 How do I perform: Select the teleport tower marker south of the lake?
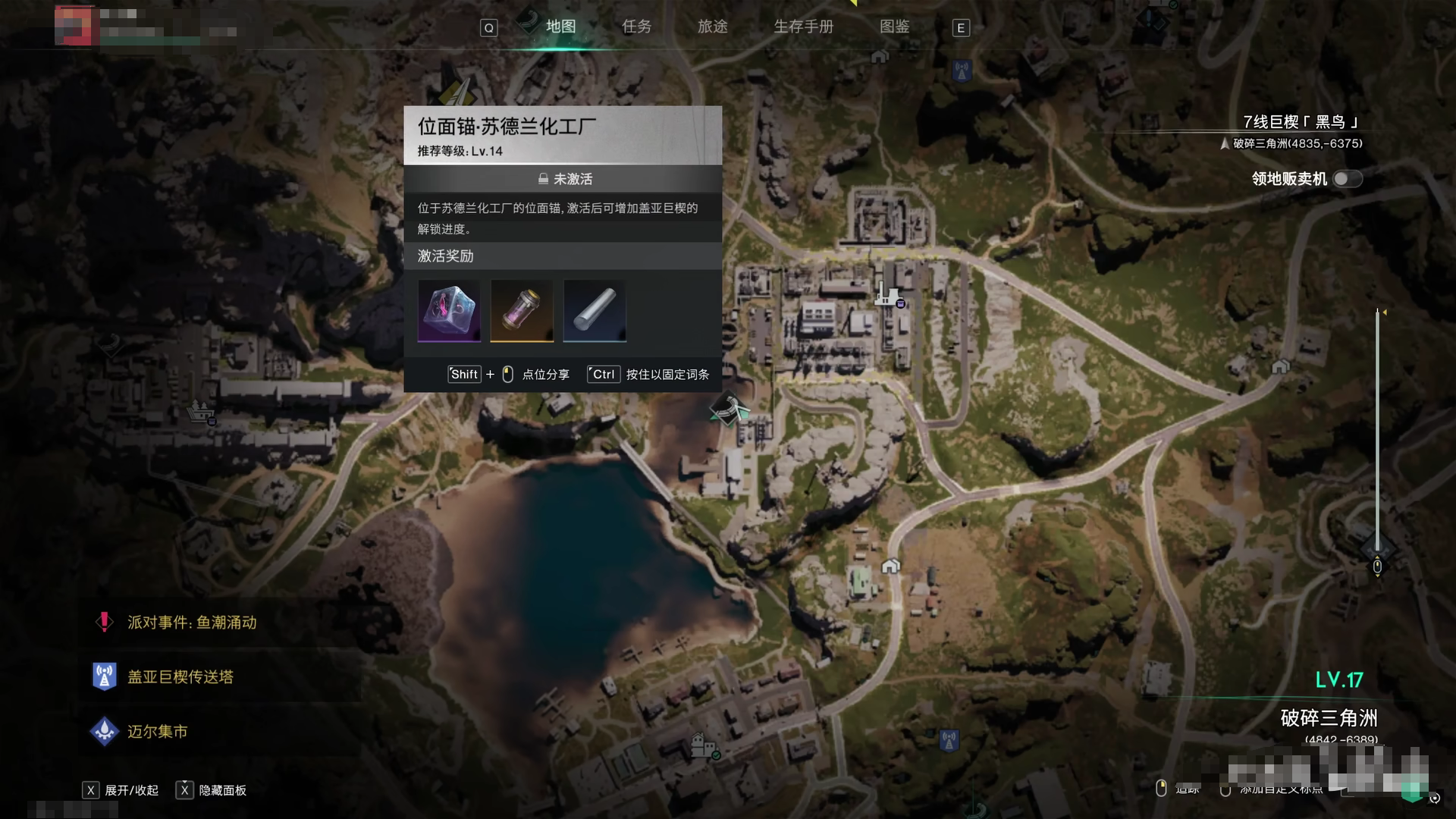point(949,739)
